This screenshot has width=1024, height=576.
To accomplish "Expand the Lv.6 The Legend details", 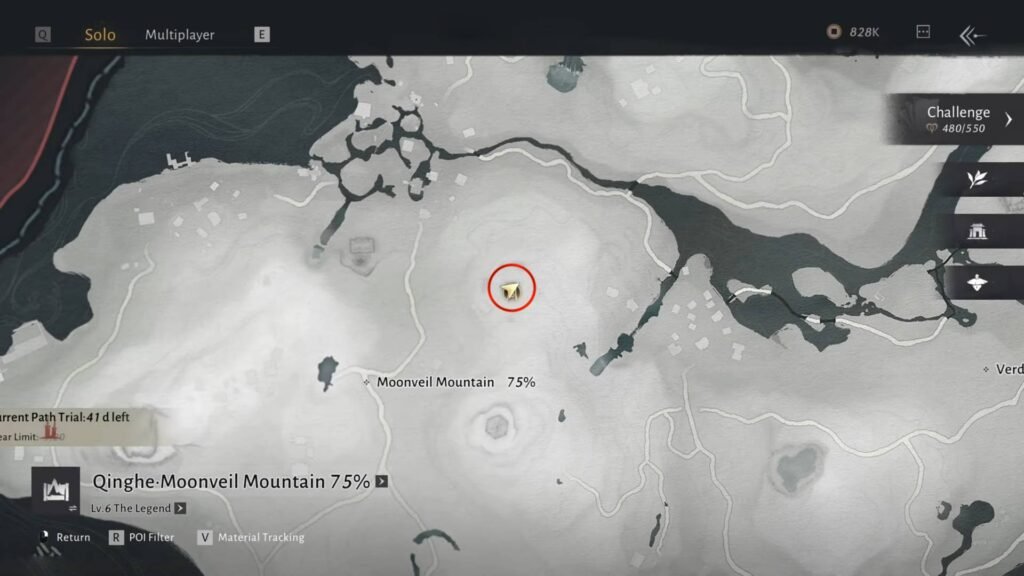I will [180, 508].
